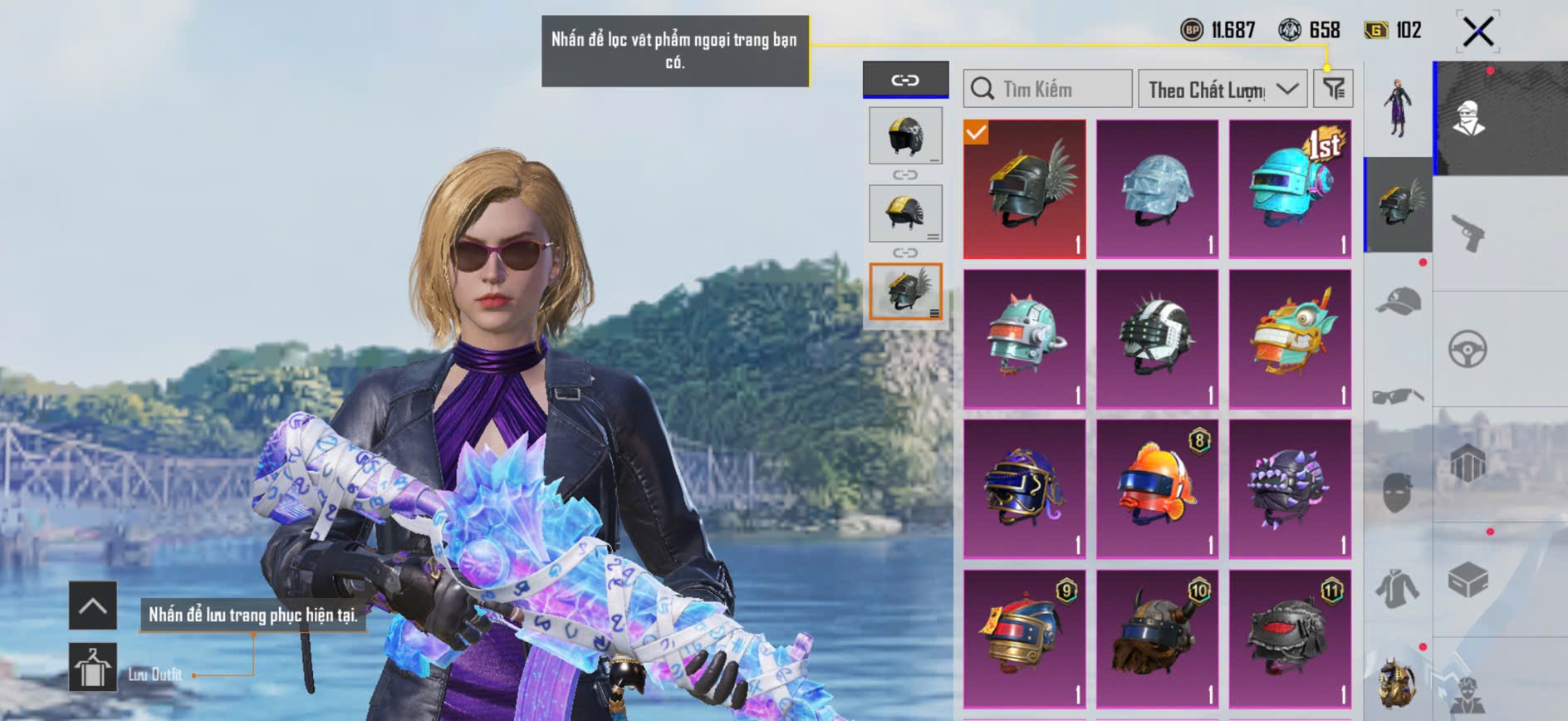Toggle the link chain button above helmets

pos(905,80)
